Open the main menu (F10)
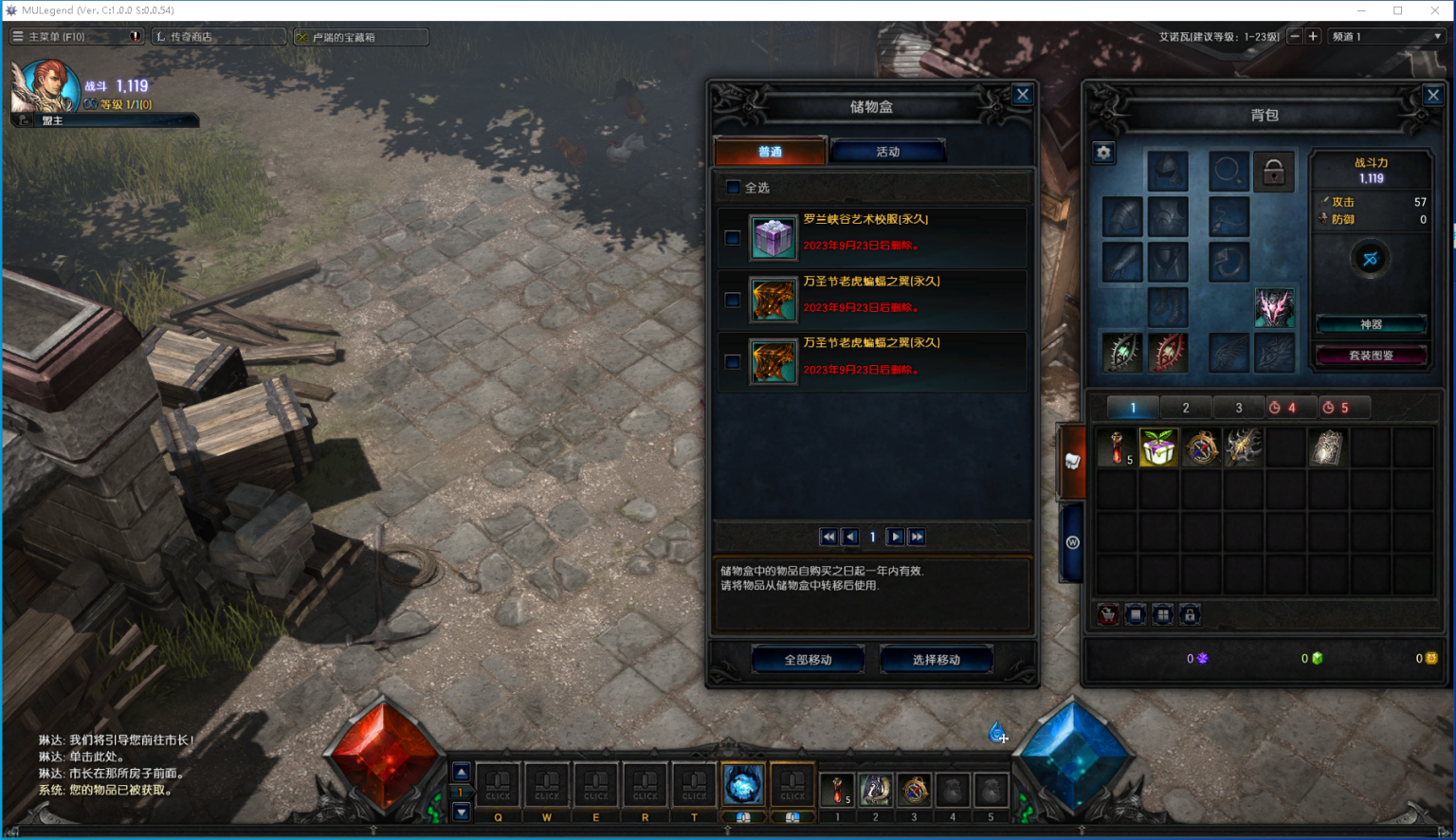1456x840 pixels. (x=57, y=37)
